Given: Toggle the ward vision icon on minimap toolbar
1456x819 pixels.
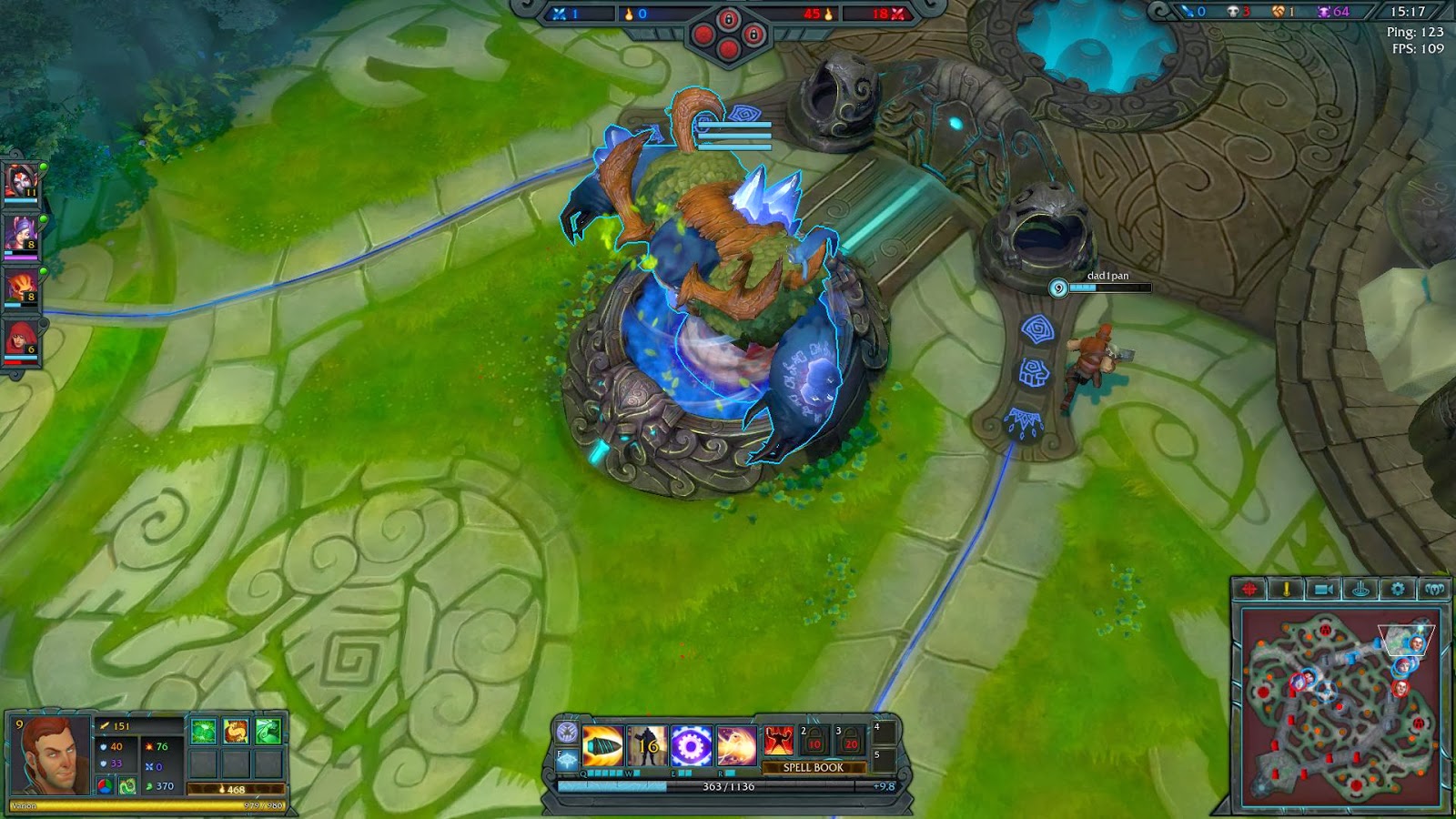Looking at the screenshot, I should (1361, 590).
